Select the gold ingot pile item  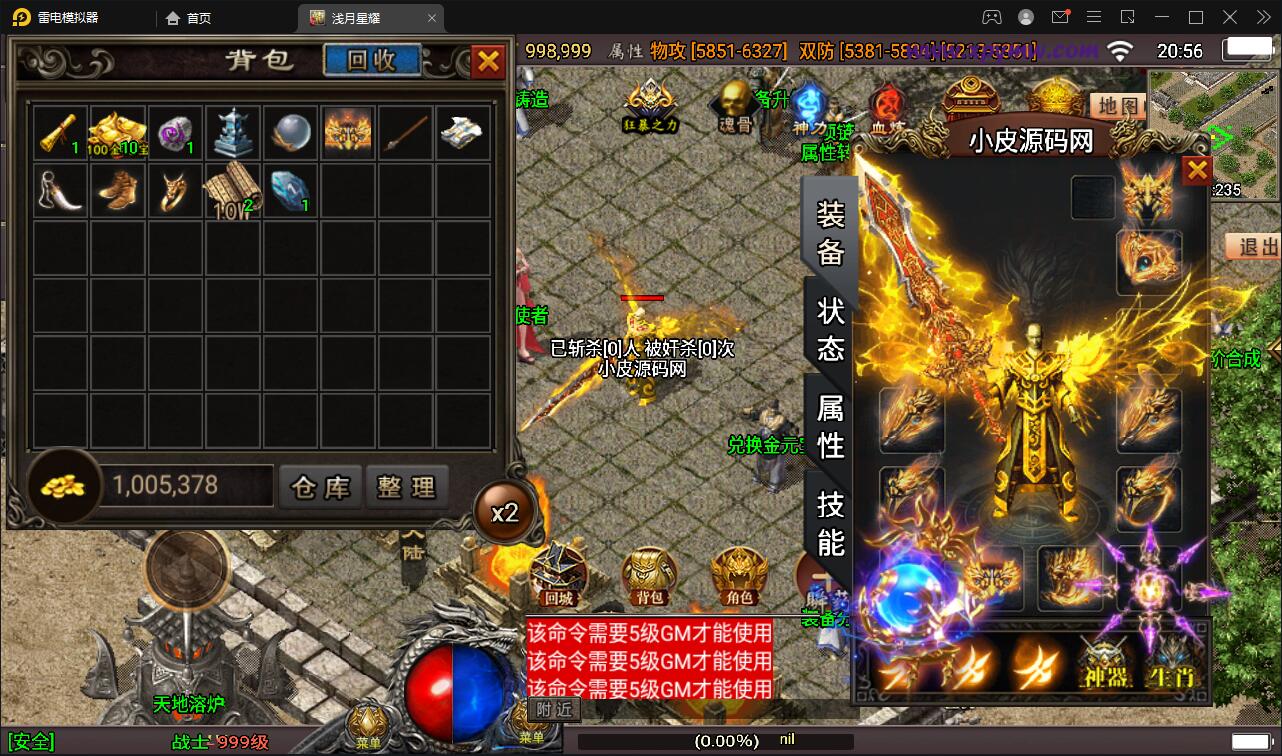coord(118,133)
